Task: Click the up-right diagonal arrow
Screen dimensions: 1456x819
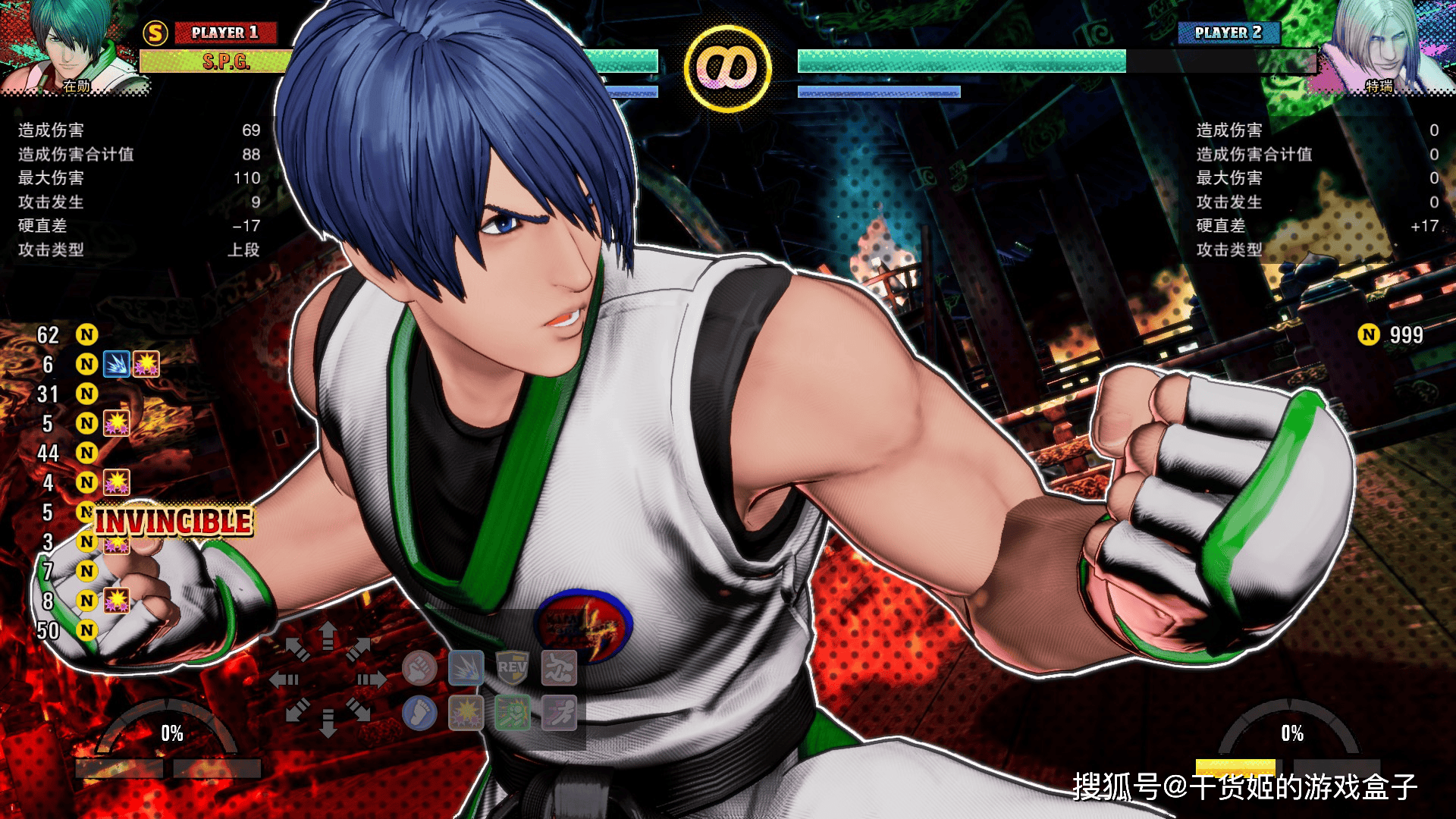Action: pyautogui.click(x=359, y=648)
